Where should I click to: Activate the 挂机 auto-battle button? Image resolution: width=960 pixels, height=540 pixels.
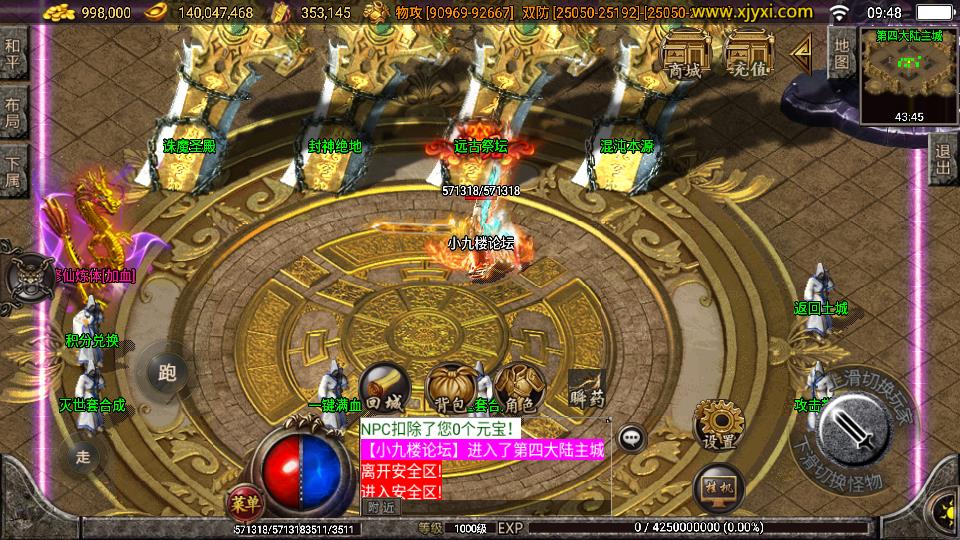717,487
